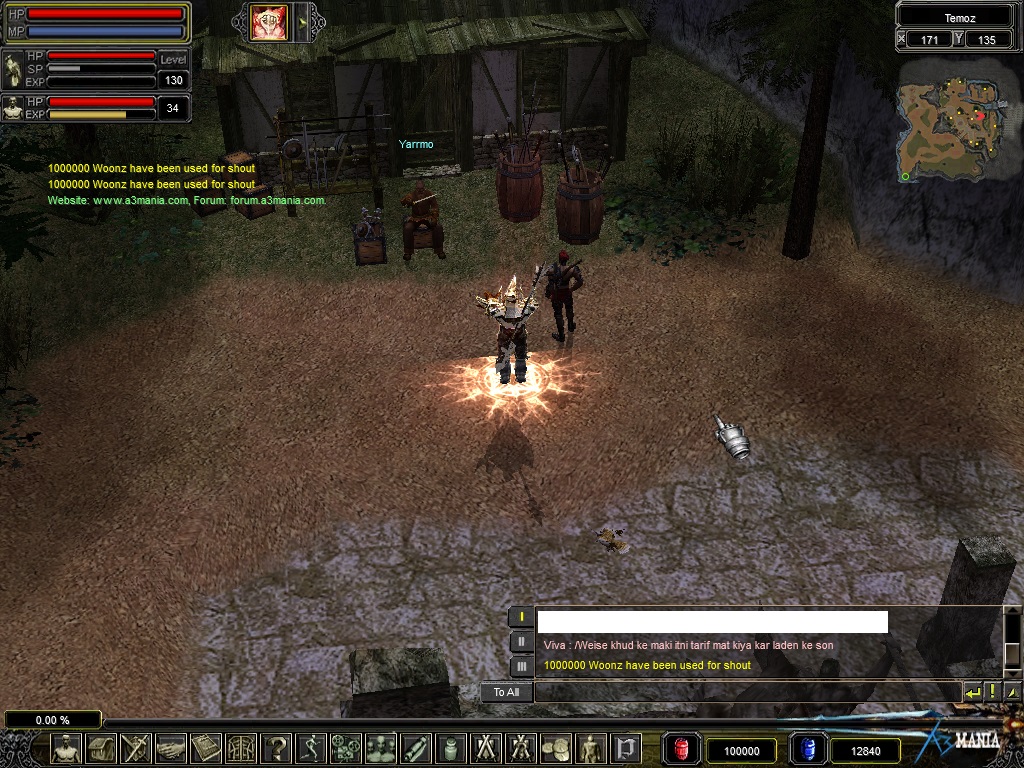Open the book icon in the toolbar
Screen dimensions: 1024x768
point(206,748)
